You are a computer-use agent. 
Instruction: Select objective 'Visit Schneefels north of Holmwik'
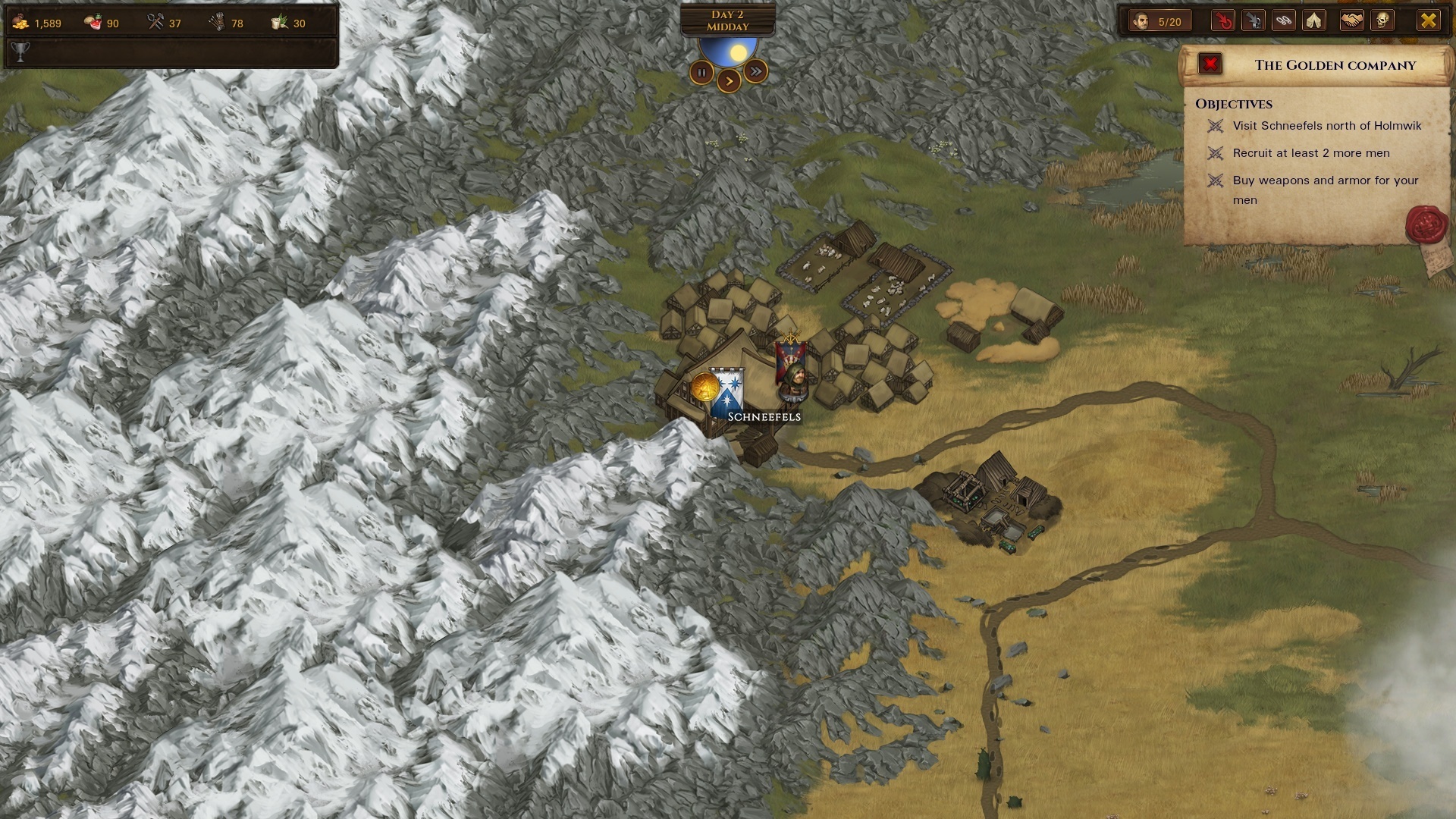(x=1327, y=126)
